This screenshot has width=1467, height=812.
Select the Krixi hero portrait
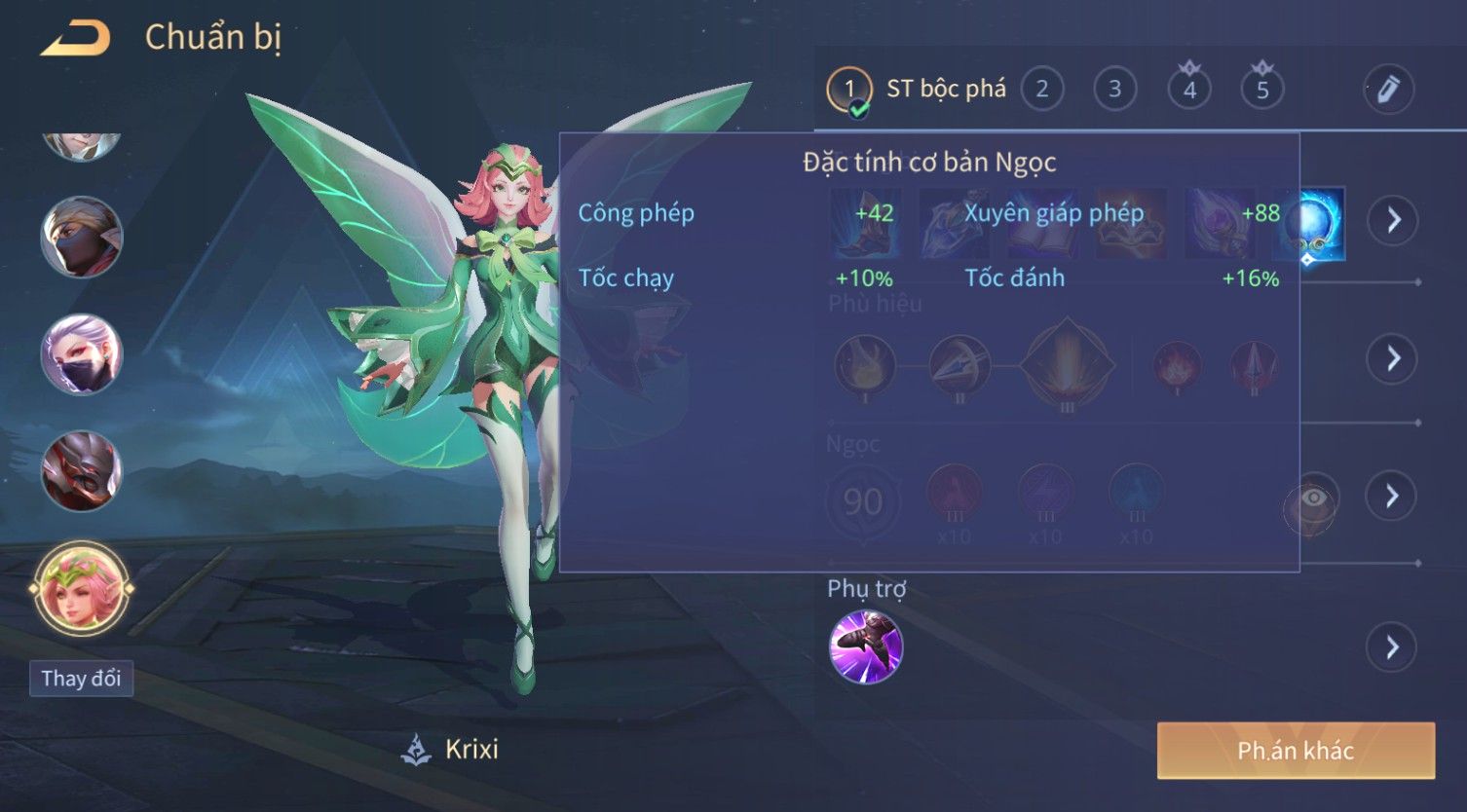pos(82,589)
